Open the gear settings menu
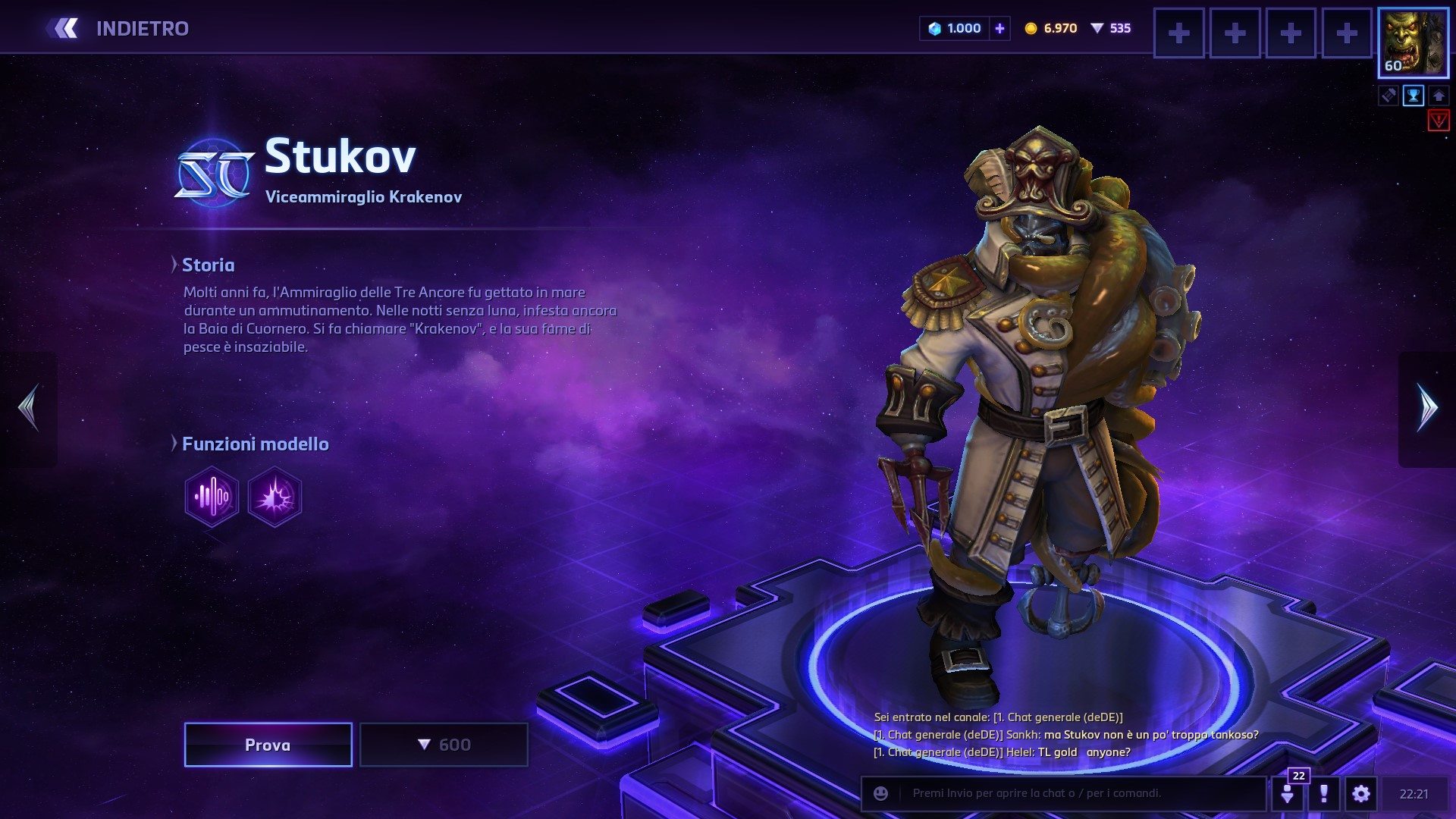Image resolution: width=1456 pixels, height=819 pixels. 1361,793
